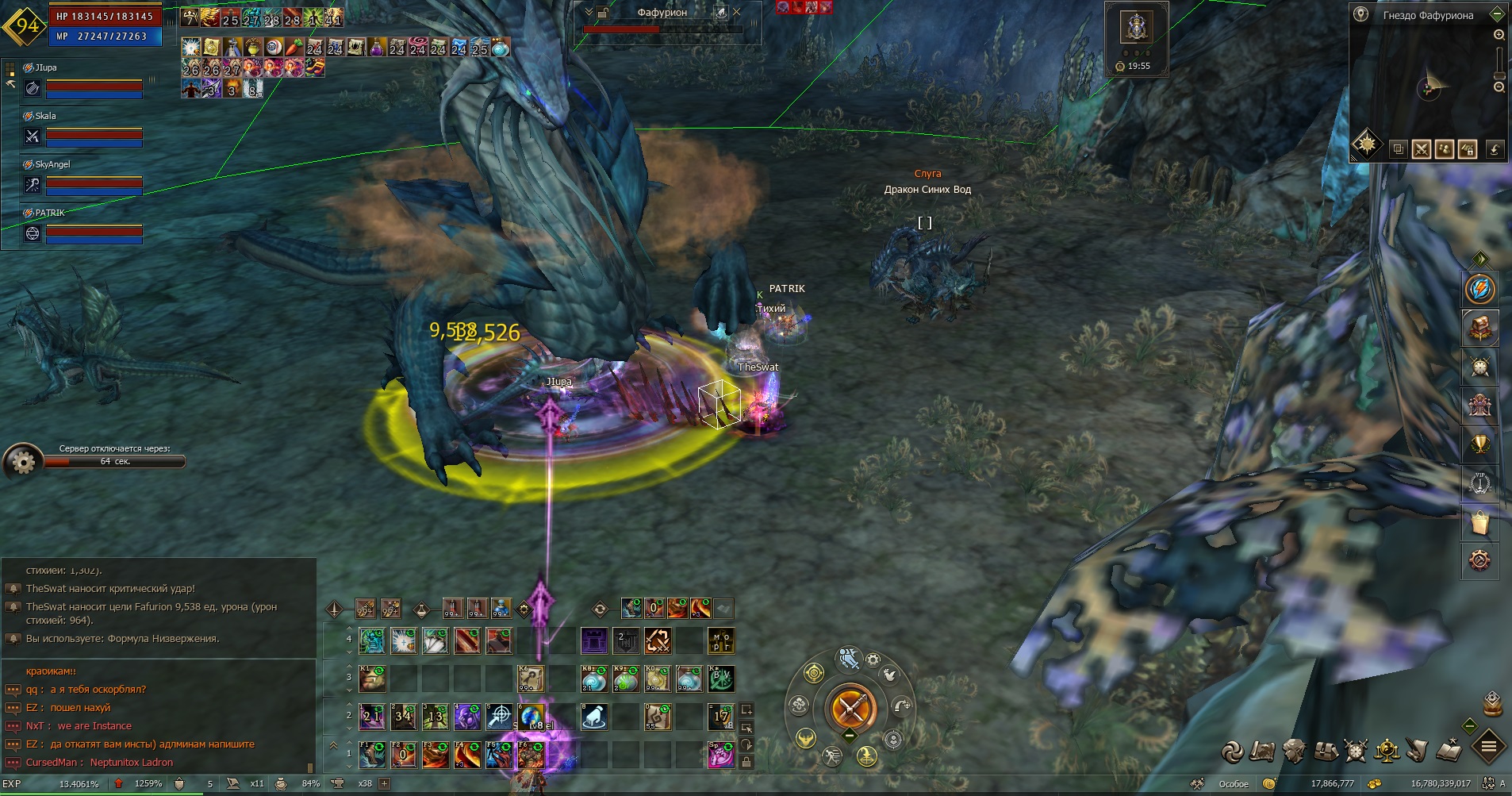Screen dimensions: 1512x796
Task: Activate the white fist skill in slot 8
Action: pos(594,717)
